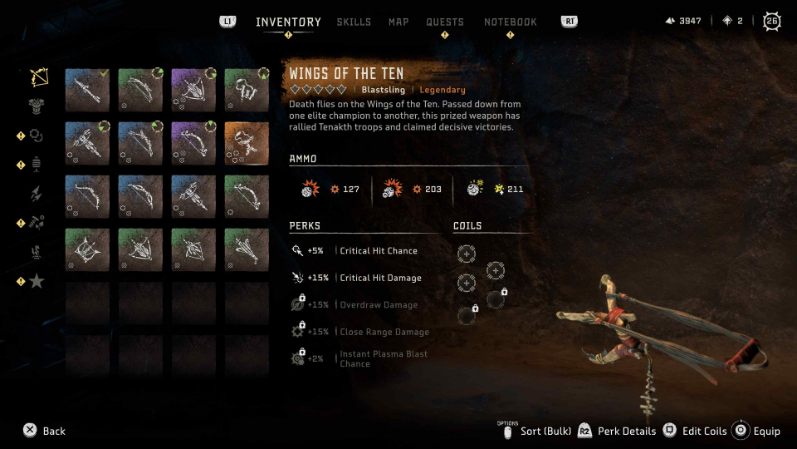Select the ammo type showing 211
The width and height of the screenshot is (797, 449).
(502, 188)
